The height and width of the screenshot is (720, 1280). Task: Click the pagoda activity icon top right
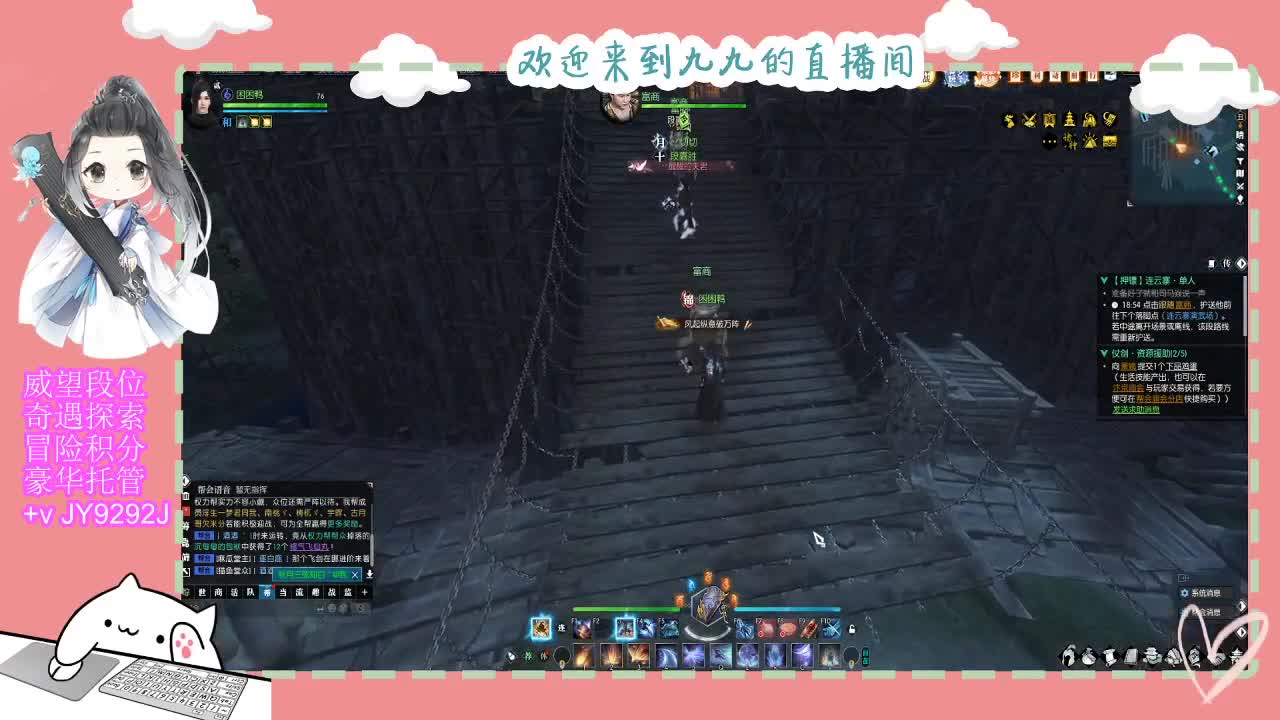point(1069,120)
